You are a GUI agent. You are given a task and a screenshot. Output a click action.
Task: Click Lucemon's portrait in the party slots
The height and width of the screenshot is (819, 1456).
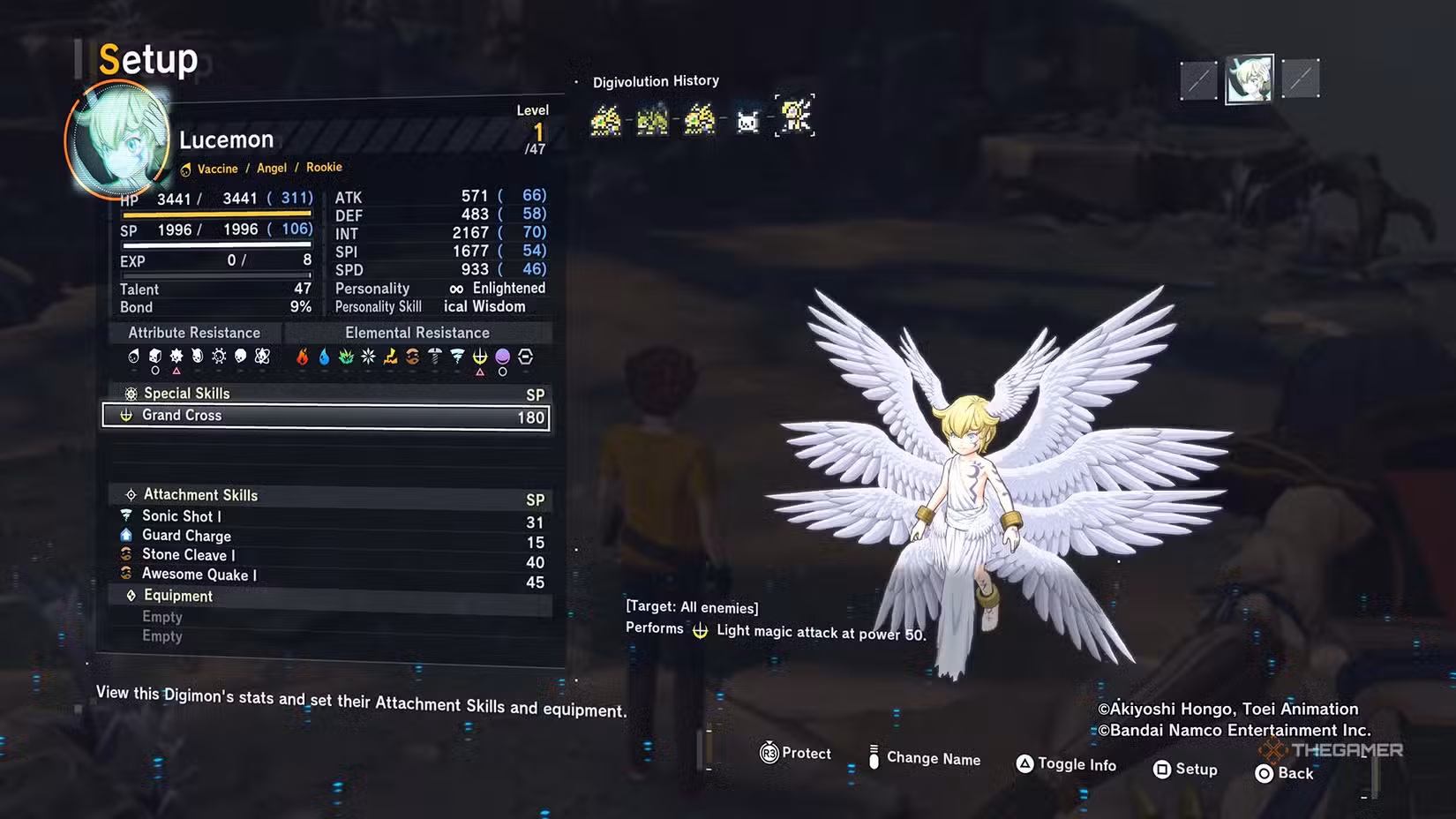[1249, 79]
